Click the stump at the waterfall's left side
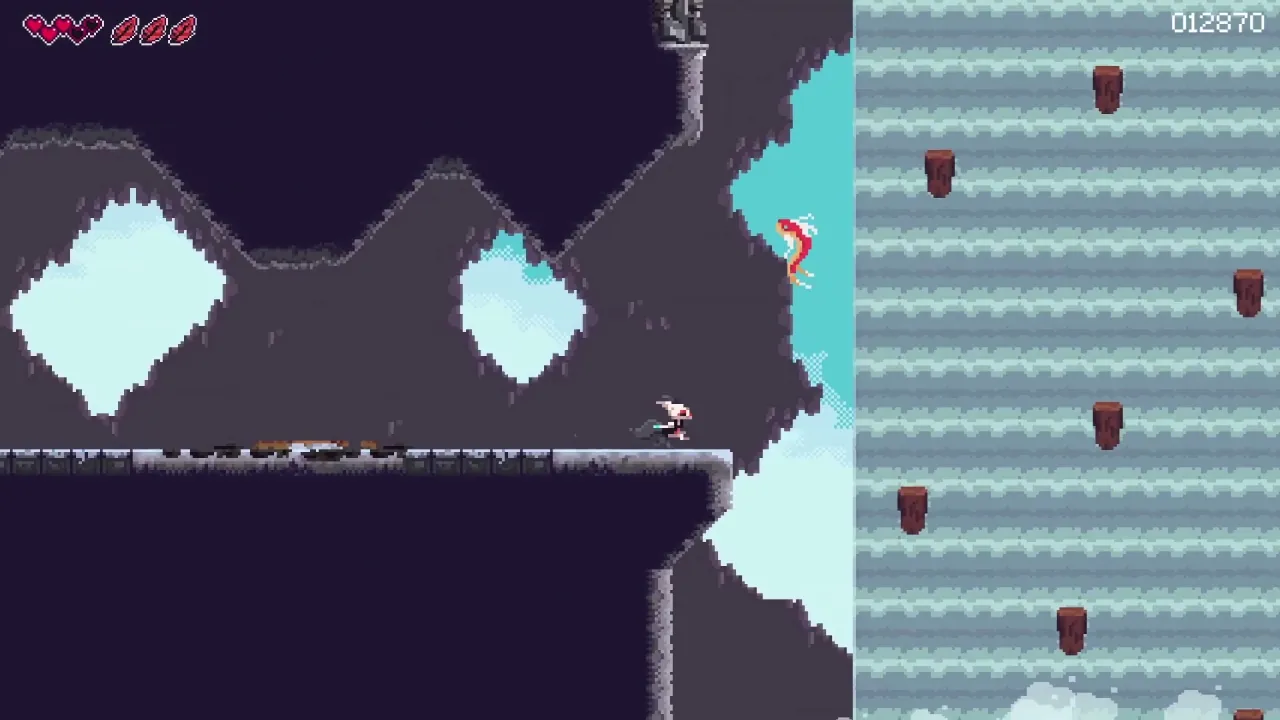This screenshot has height=720, width=1280. point(911,508)
